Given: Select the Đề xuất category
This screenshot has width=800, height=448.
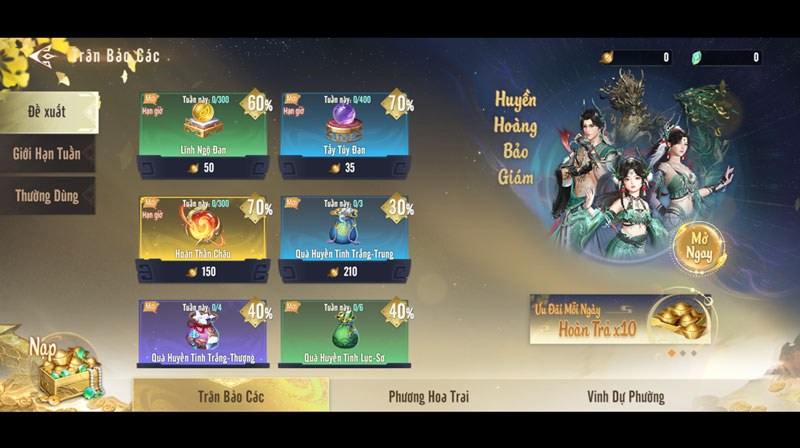Looking at the screenshot, I should pyautogui.click(x=48, y=111).
